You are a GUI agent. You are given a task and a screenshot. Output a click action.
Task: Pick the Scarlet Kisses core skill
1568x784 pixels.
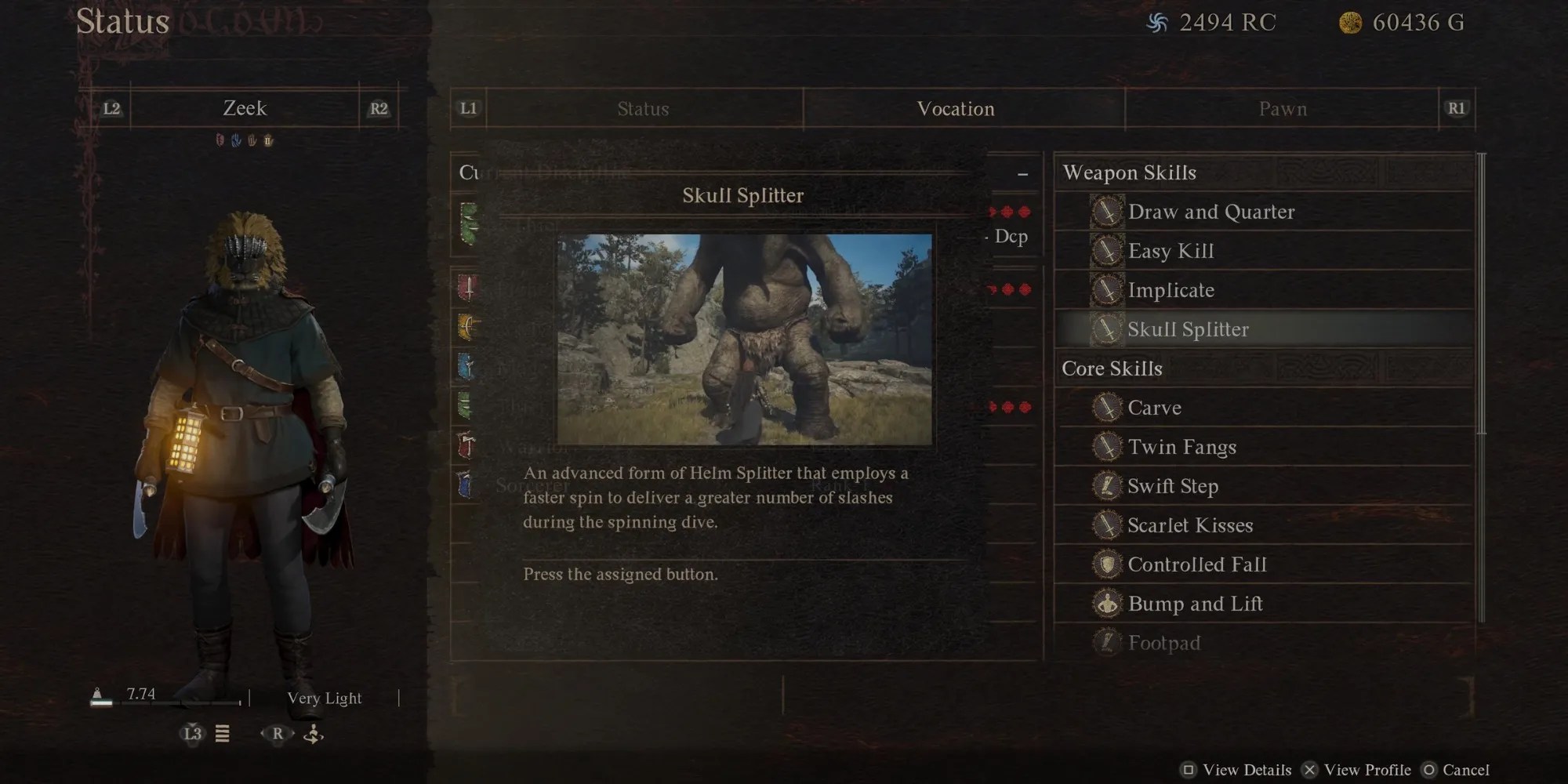coord(1189,525)
